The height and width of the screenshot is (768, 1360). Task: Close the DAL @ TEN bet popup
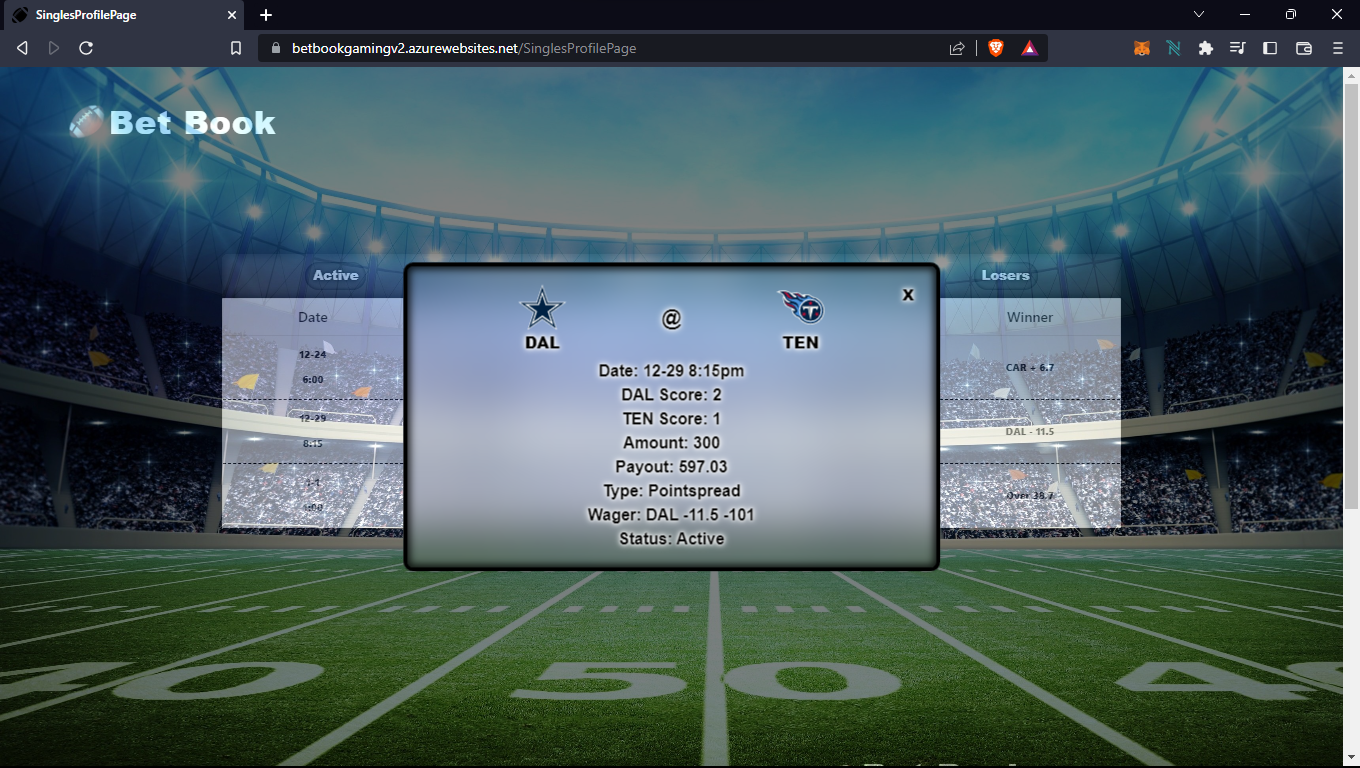click(x=908, y=294)
